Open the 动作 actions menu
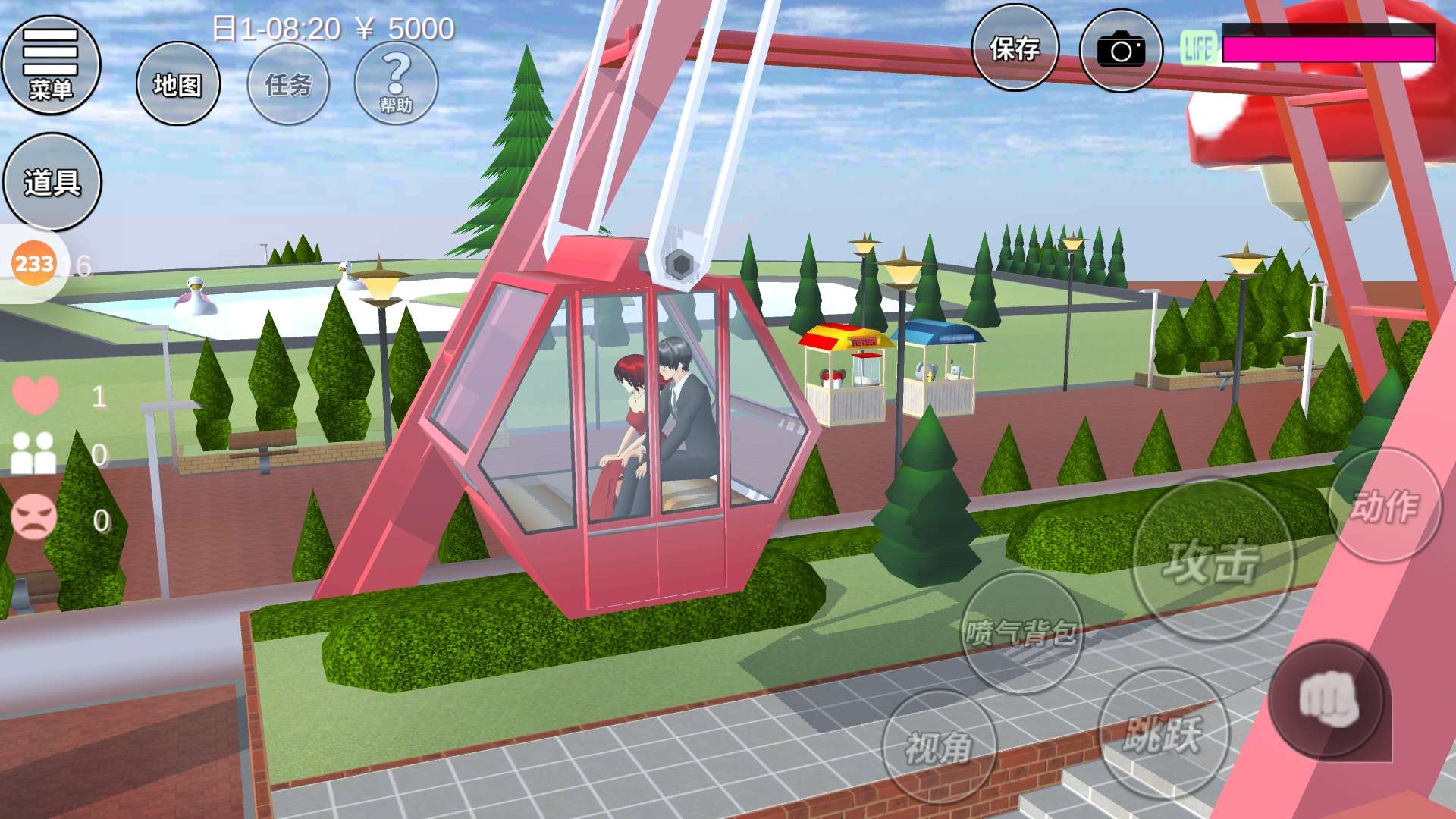Image resolution: width=1456 pixels, height=819 pixels. (1385, 506)
